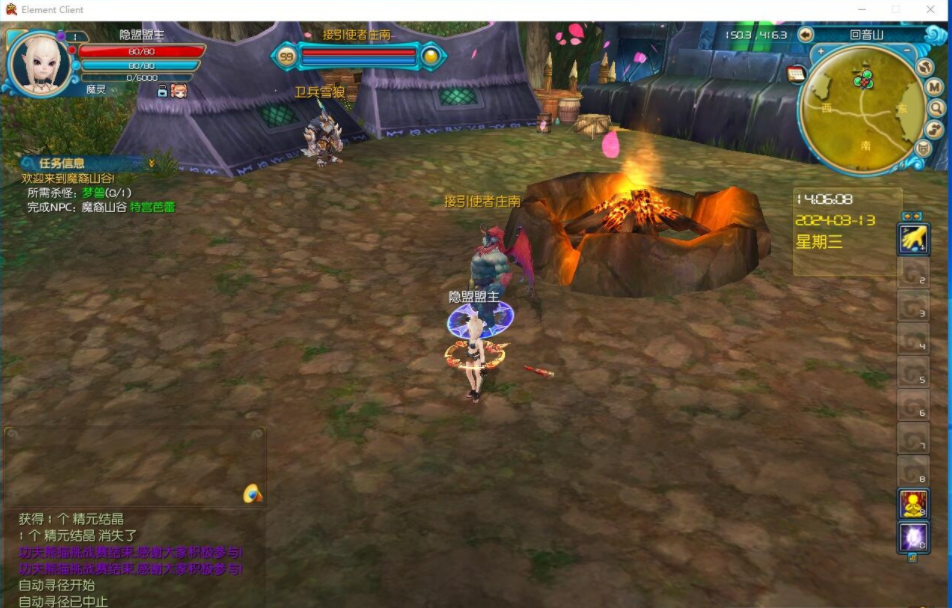Use the golden meditation figure skill
This screenshot has height=608, width=952.
pos(913,504)
